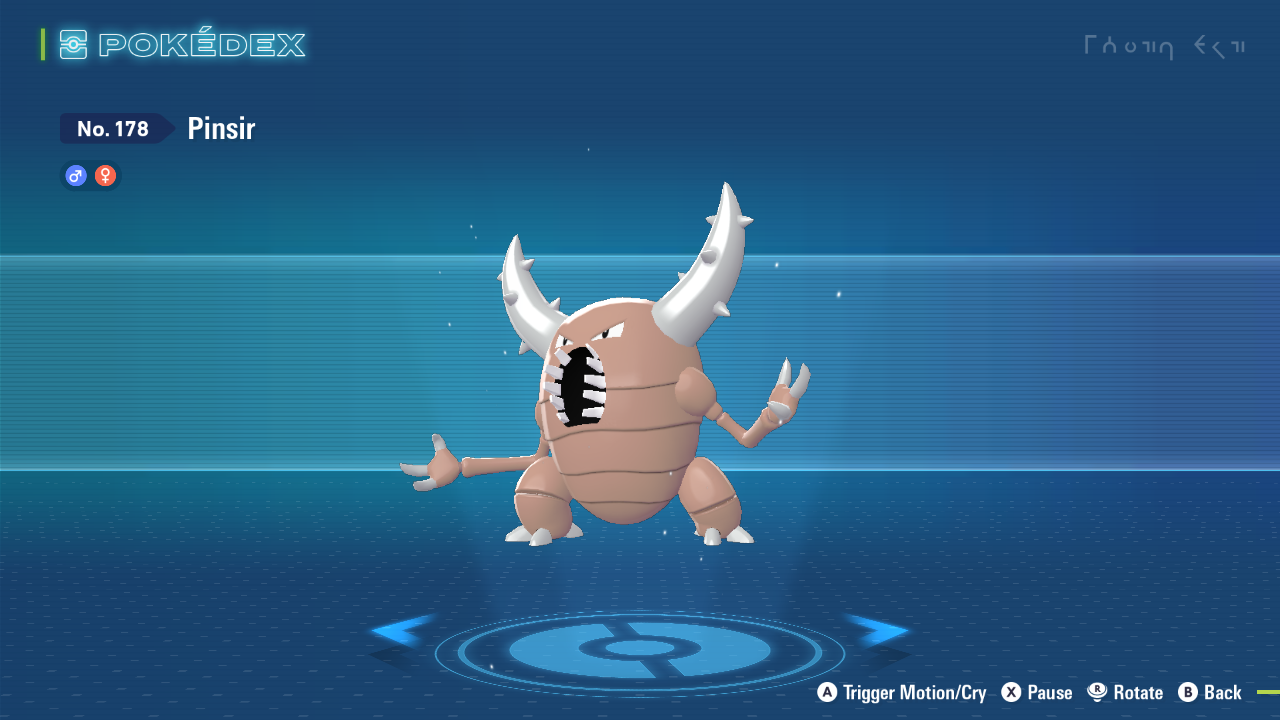Click the X button prompt icon
The height and width of the screenshot is (720, 1280).
(1010, 692)
